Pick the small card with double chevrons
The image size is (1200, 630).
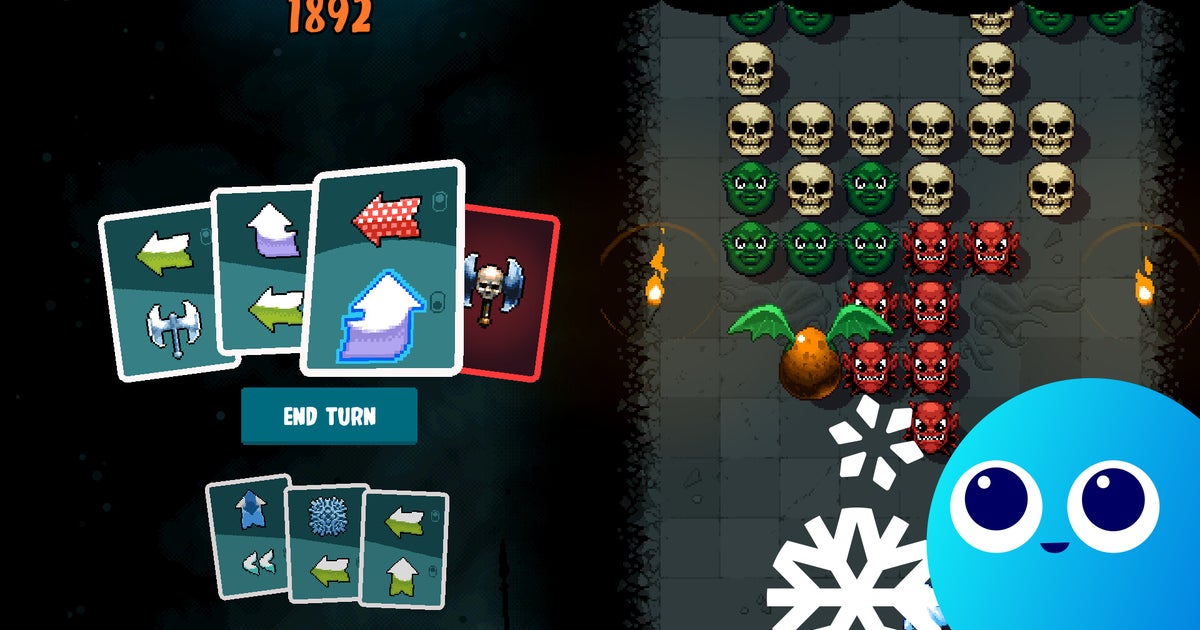pyautogui.click(x=247, y=536)
